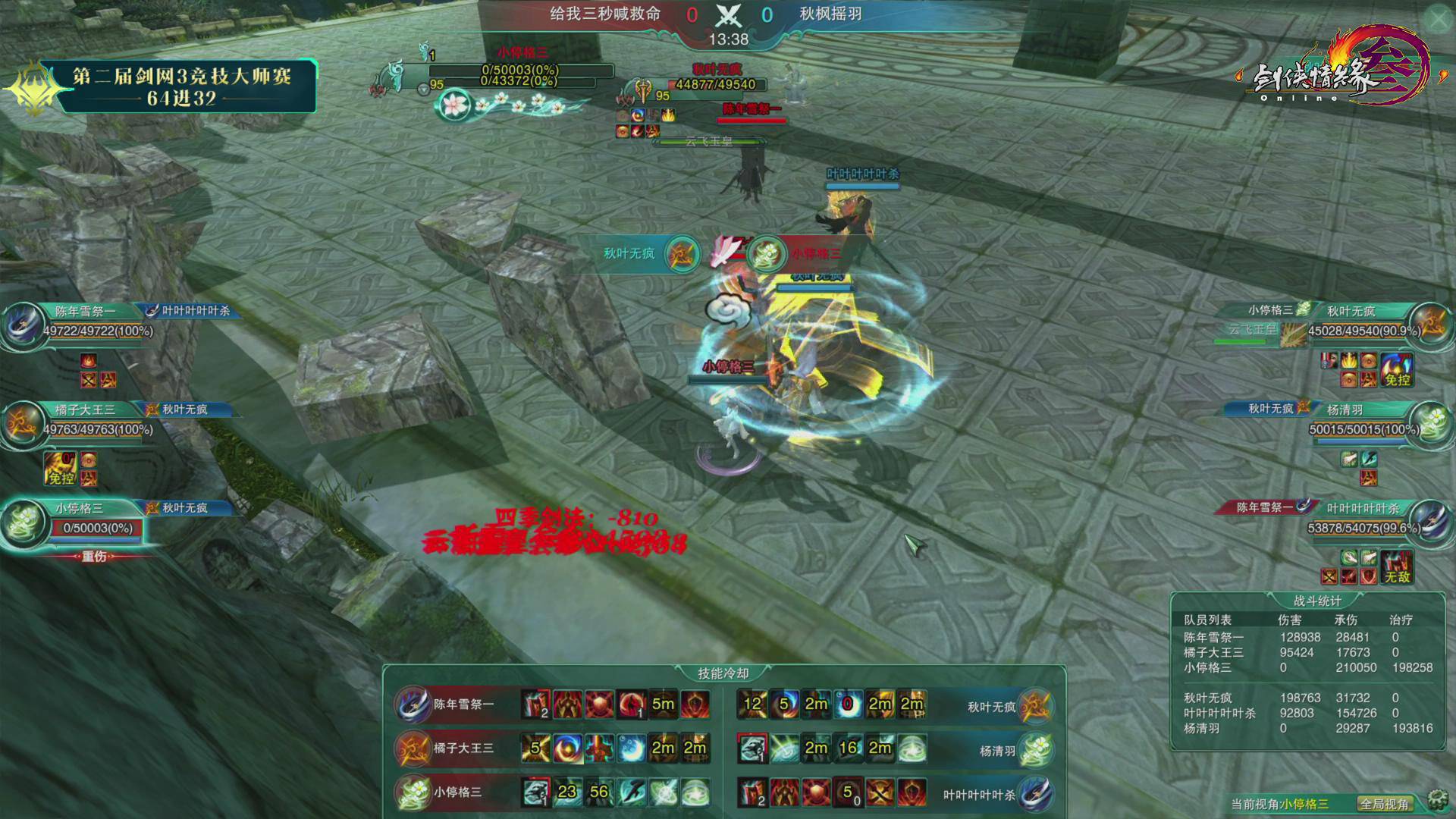This screenshot has width=1456, height=819.
Task: Click 杨清羽's portrait in the cooldown panel
Action: 1036,750
